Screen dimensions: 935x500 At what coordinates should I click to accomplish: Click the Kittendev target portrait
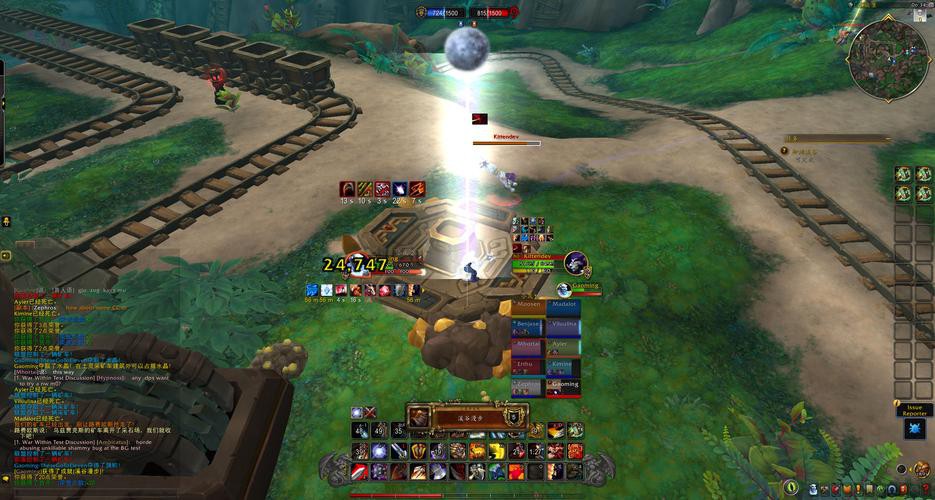pos(575,263)
